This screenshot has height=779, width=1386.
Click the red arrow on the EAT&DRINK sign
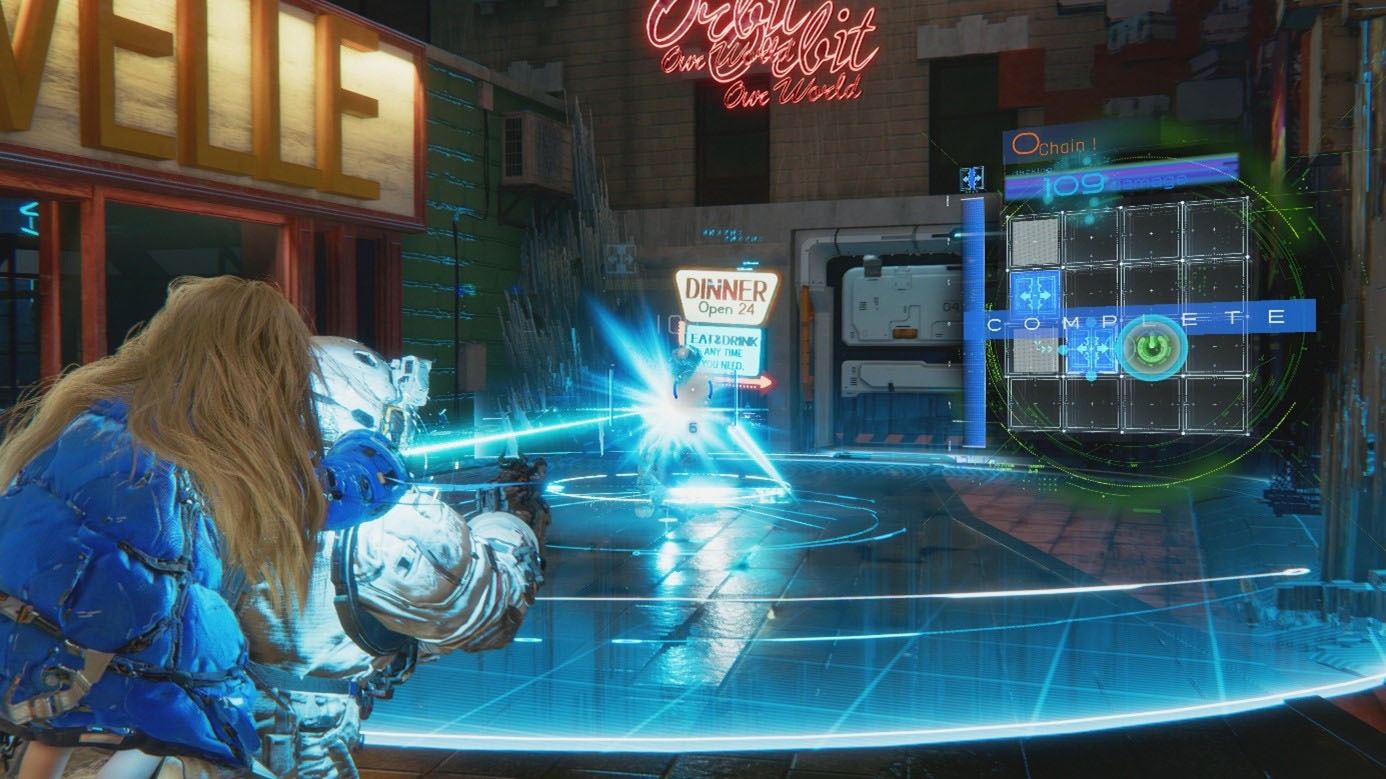click(x=757, y=381)
